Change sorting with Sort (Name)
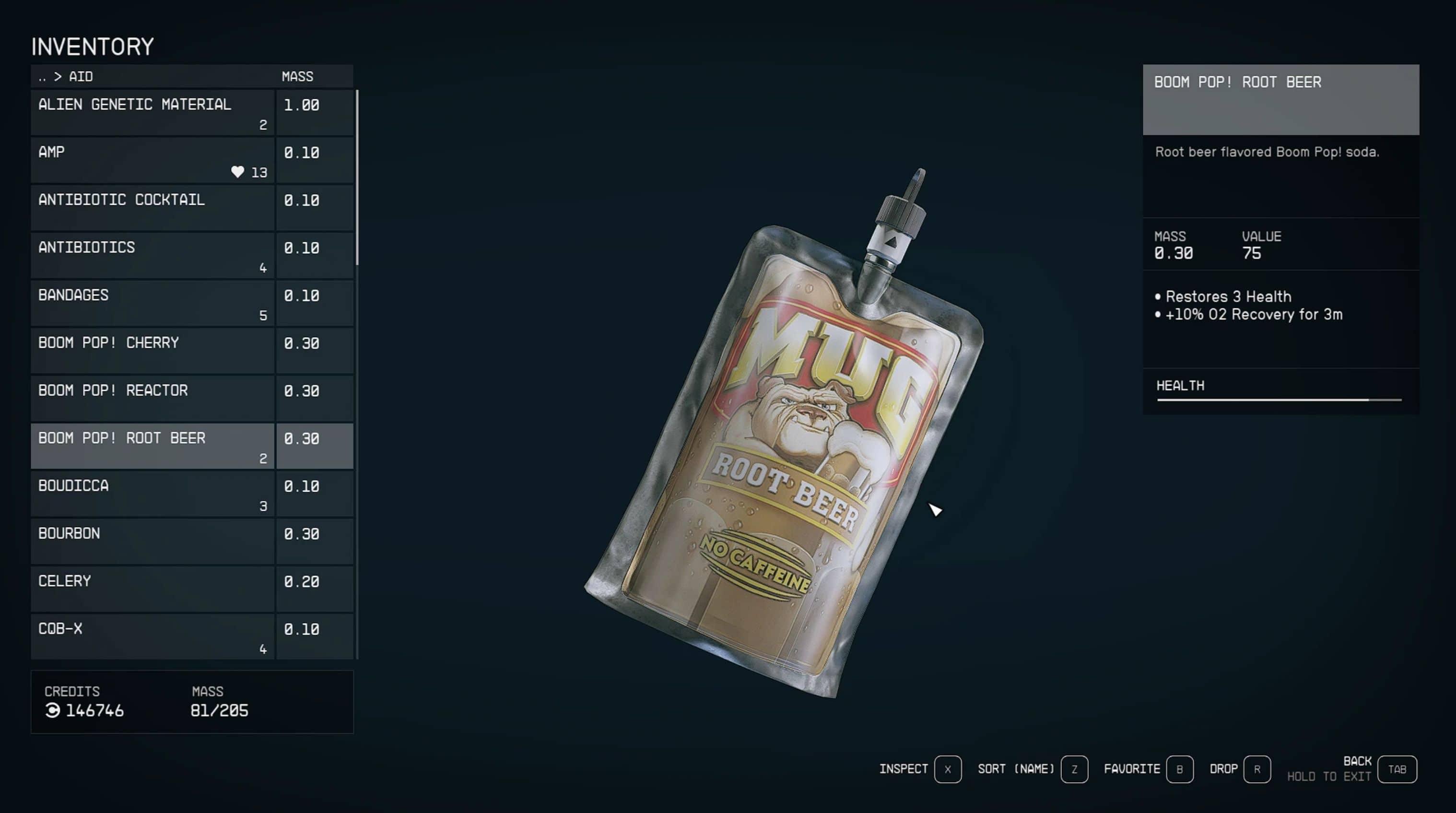The width and height of the screenshot is (1456, 813). (1074, 769)
